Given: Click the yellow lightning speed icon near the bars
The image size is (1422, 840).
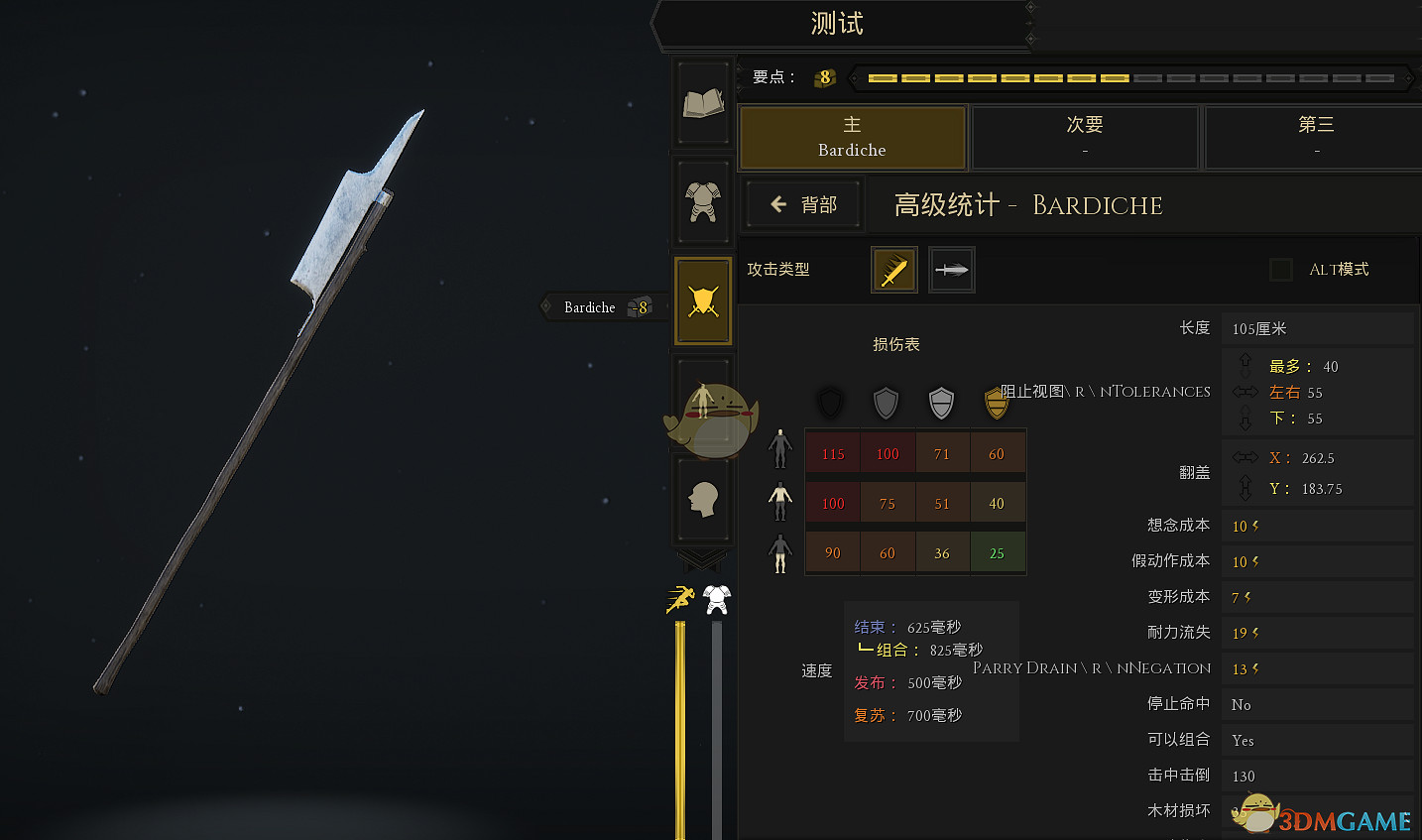Looking at the screenshot, I should coord(679,597).
